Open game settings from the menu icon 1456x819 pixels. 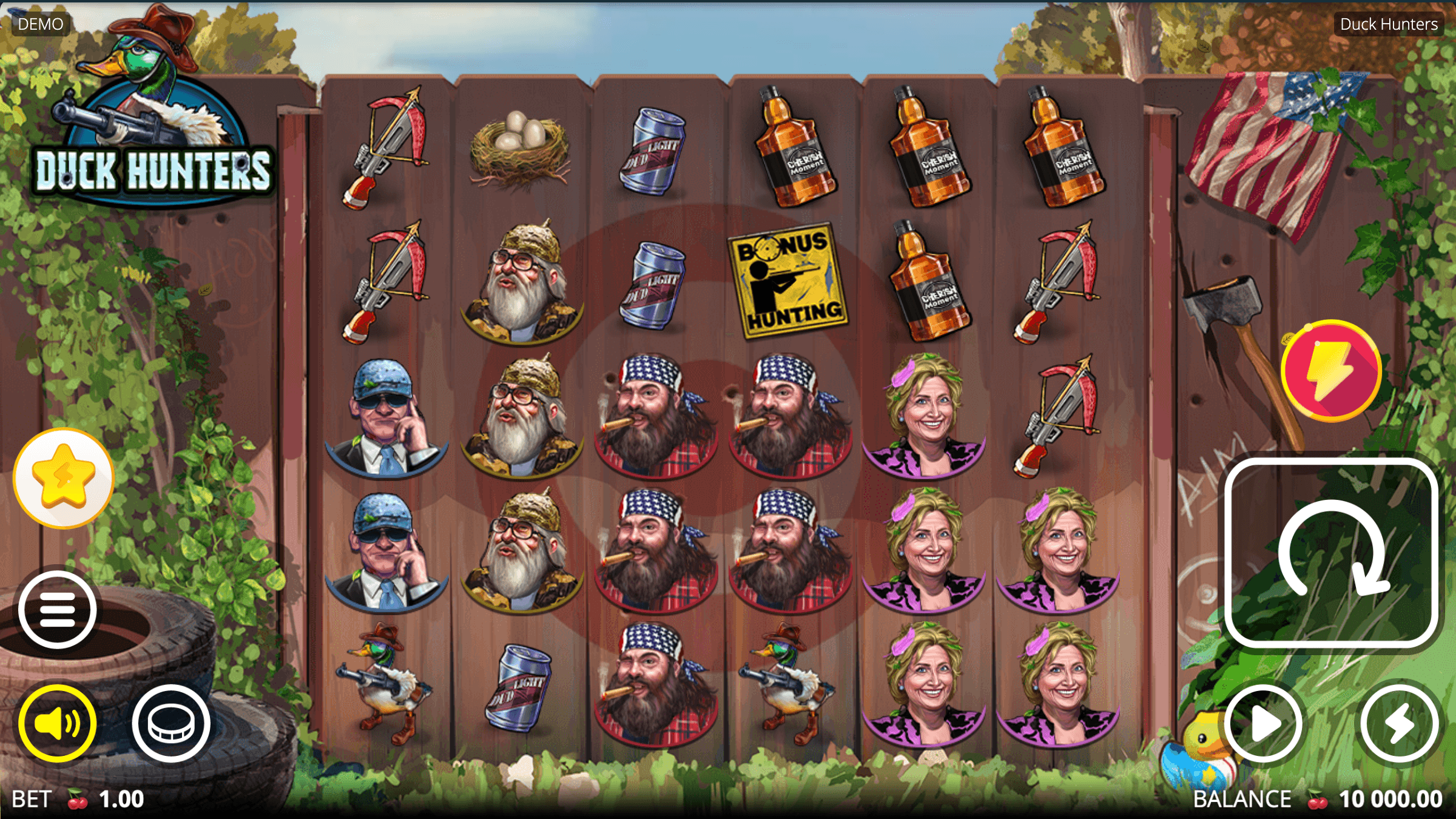coord(58,610)
